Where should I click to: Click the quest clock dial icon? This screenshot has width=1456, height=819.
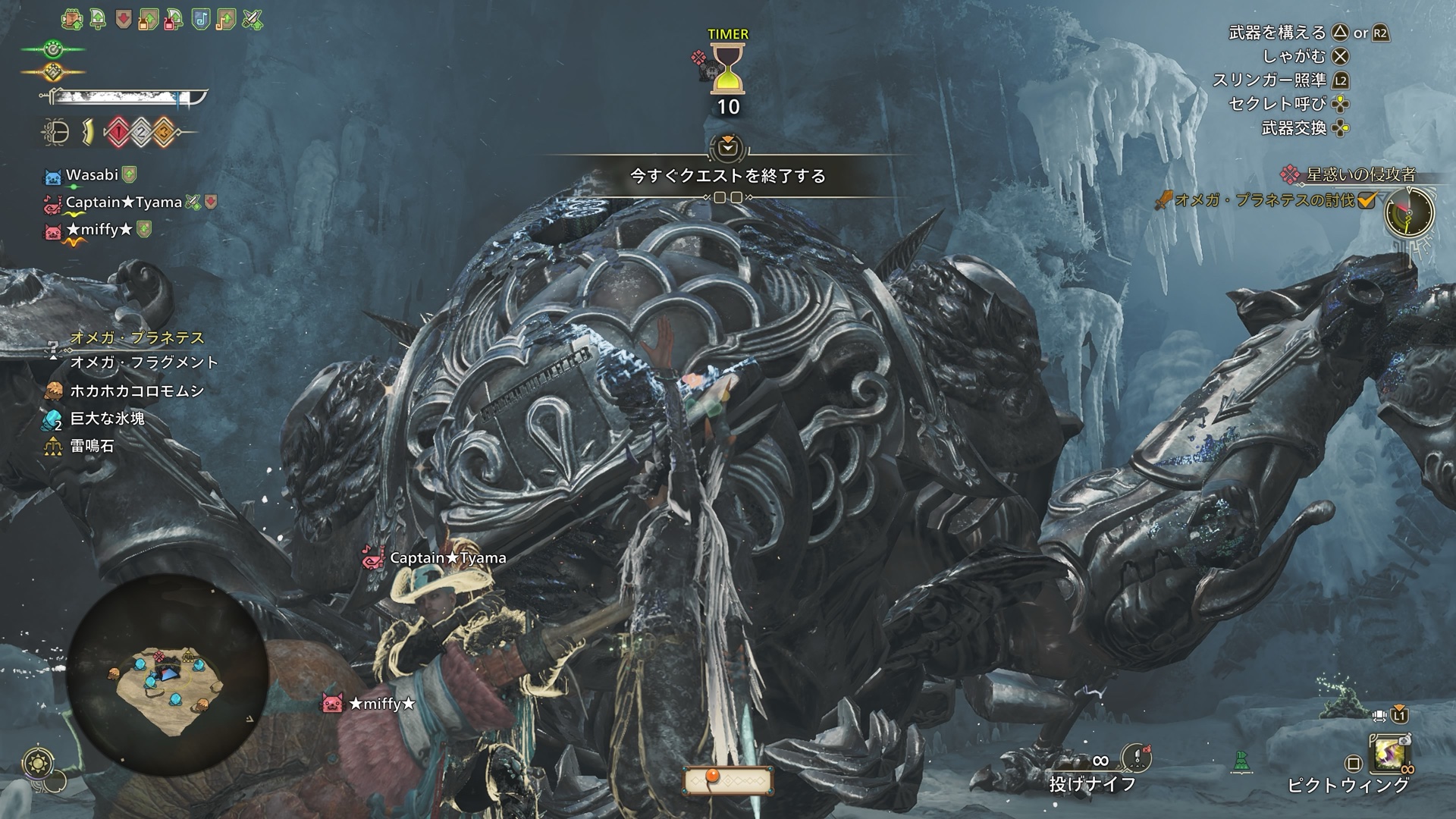[x=1409, y=212]
